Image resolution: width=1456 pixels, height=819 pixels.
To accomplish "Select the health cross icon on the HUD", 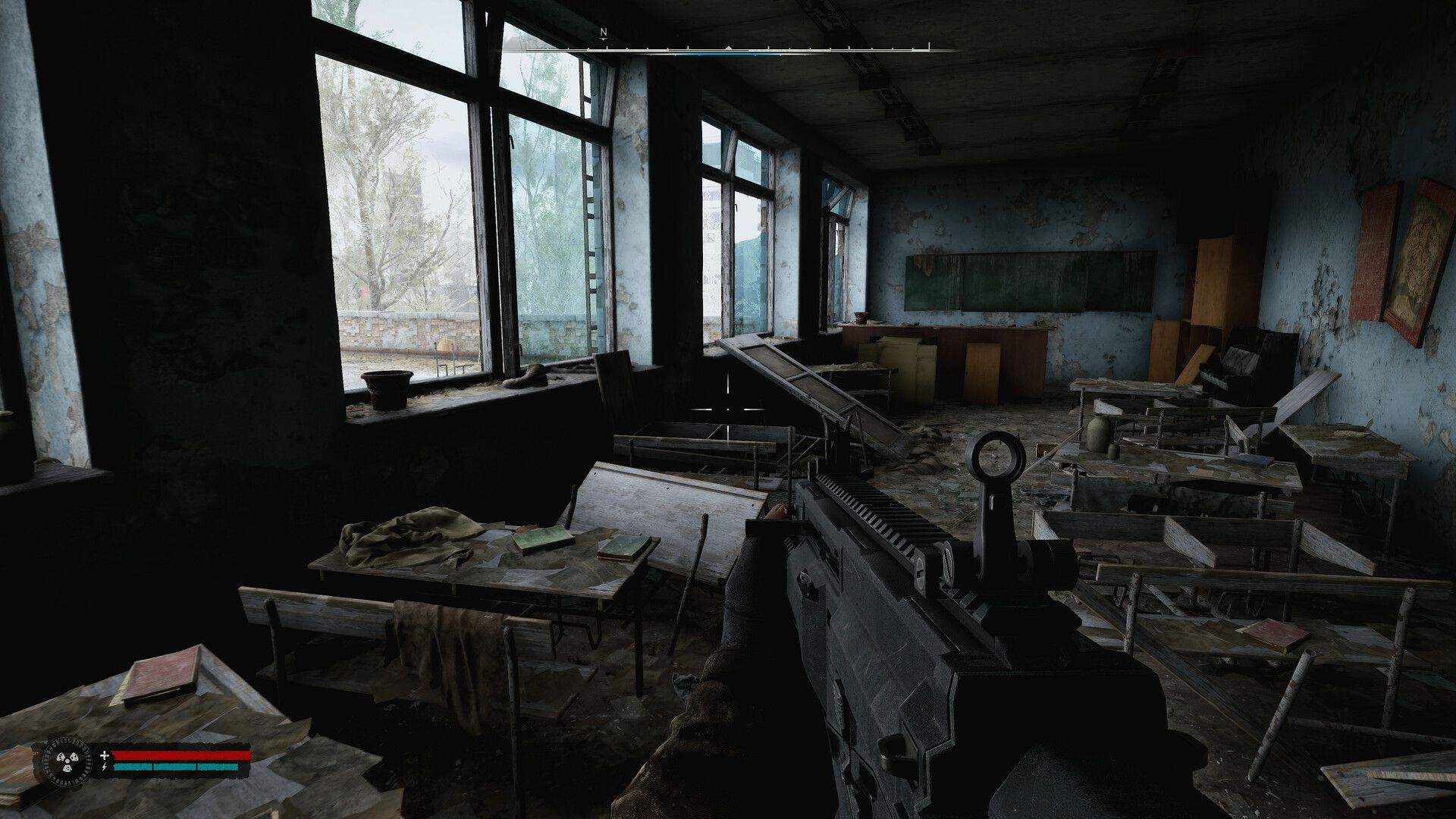I will tap(105, 756).
